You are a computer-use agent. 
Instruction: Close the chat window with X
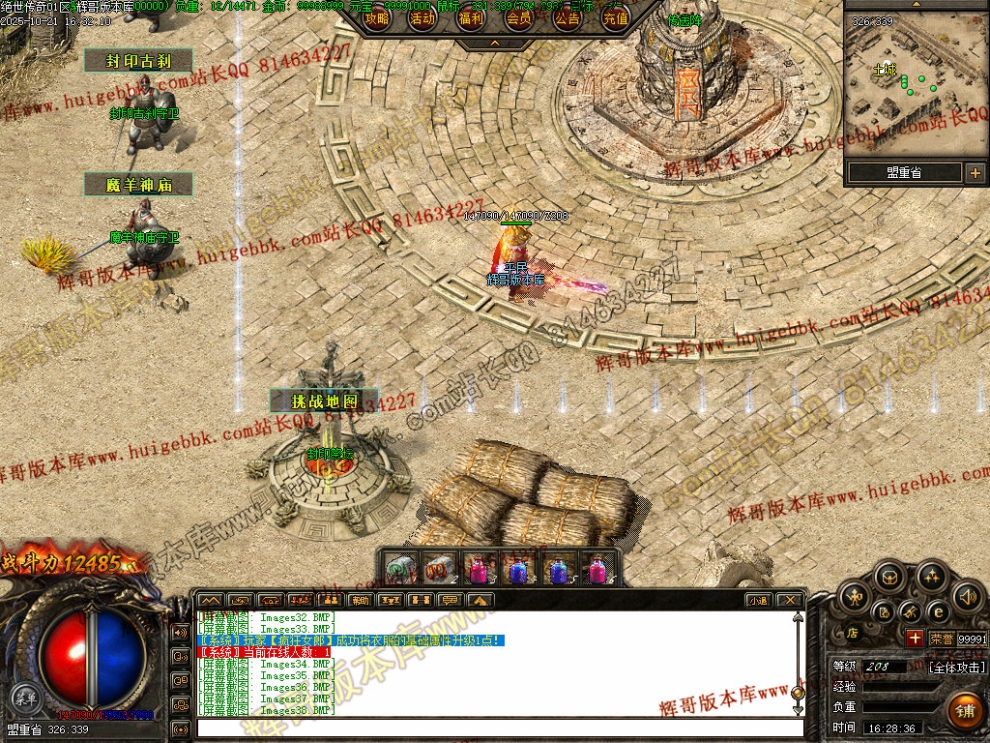790,600
